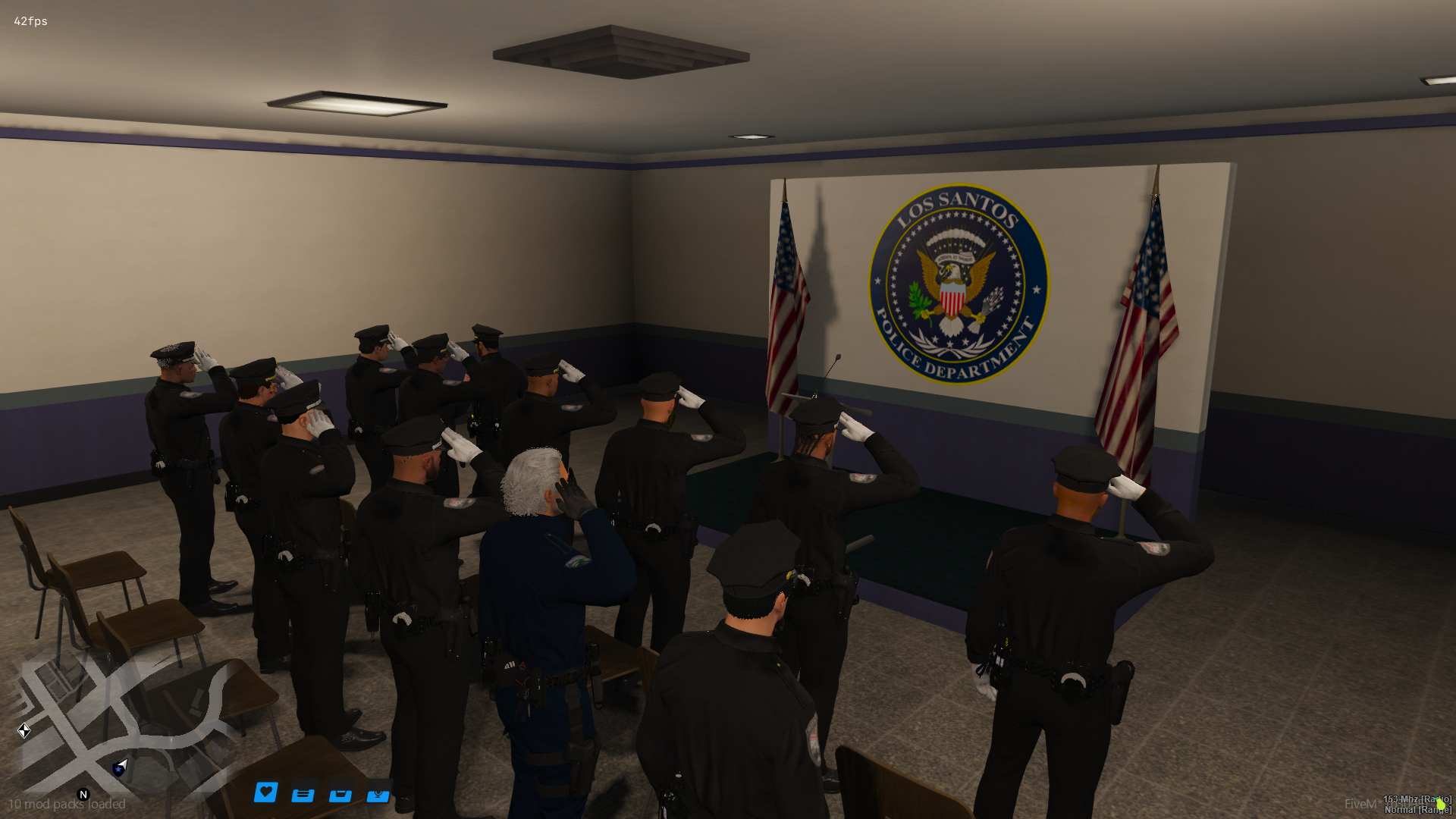Click the LSPD eagle seal emblem
This screenshot has width=1456, height=819.
coord(957,285)
